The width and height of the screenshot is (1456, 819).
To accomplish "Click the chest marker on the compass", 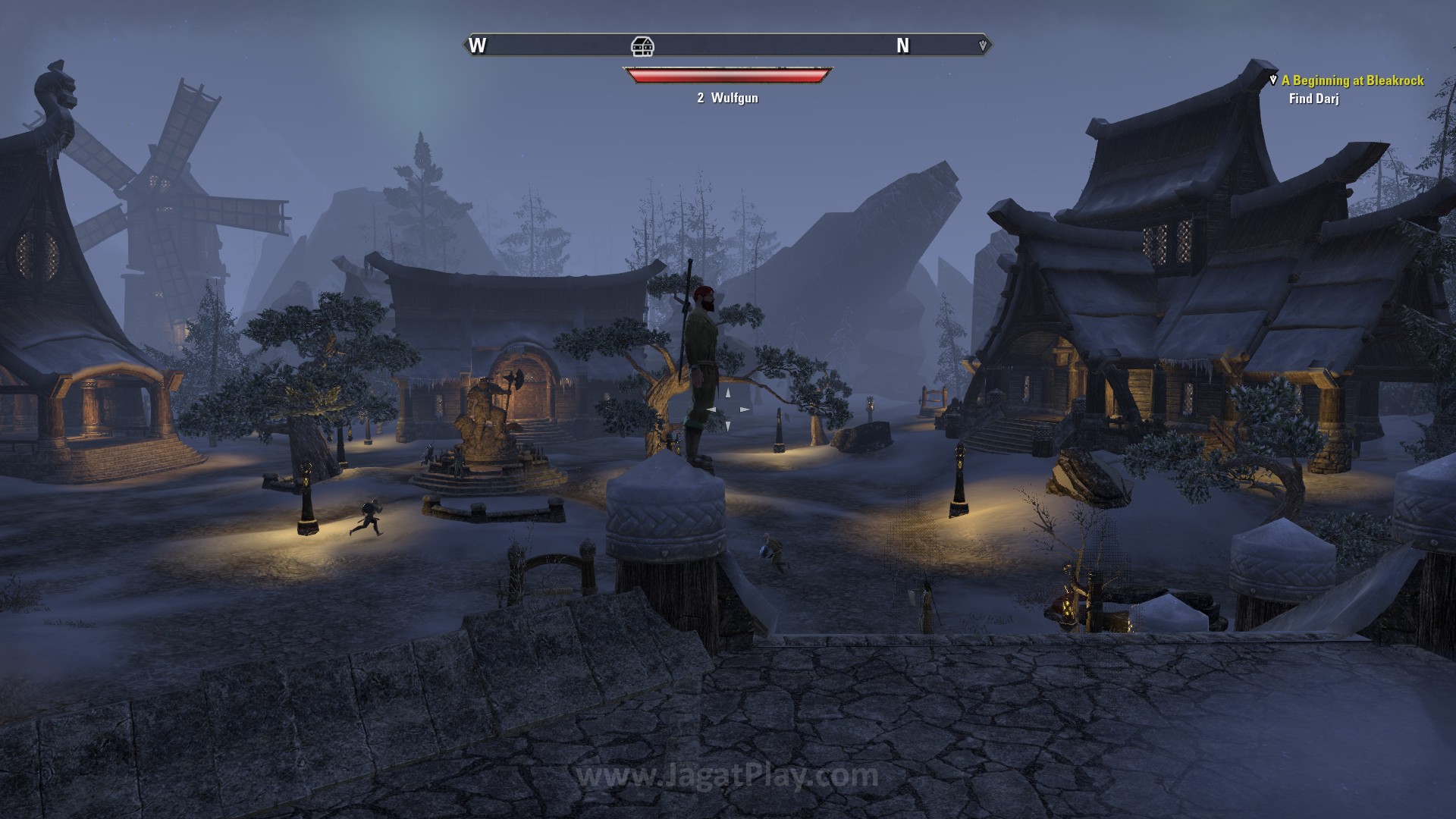I will pyautogui.click(x=642, y=46).
